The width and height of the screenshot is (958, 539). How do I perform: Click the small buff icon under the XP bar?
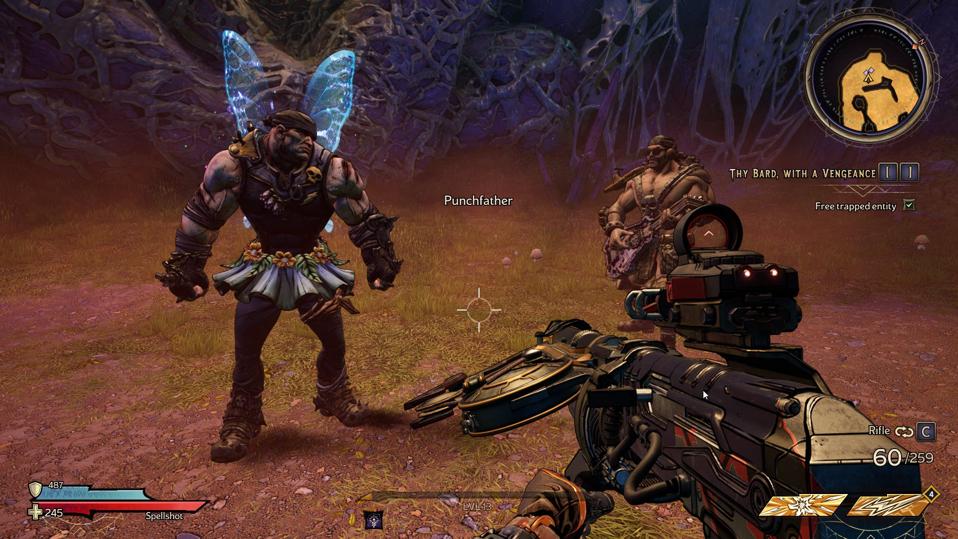(x=373, y=518)
